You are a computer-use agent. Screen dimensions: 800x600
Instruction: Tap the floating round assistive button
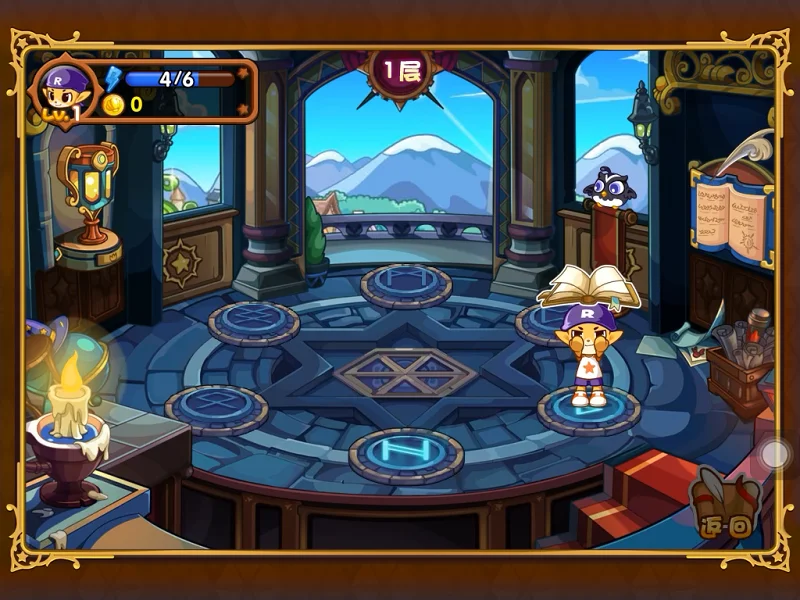pos(775,455)
